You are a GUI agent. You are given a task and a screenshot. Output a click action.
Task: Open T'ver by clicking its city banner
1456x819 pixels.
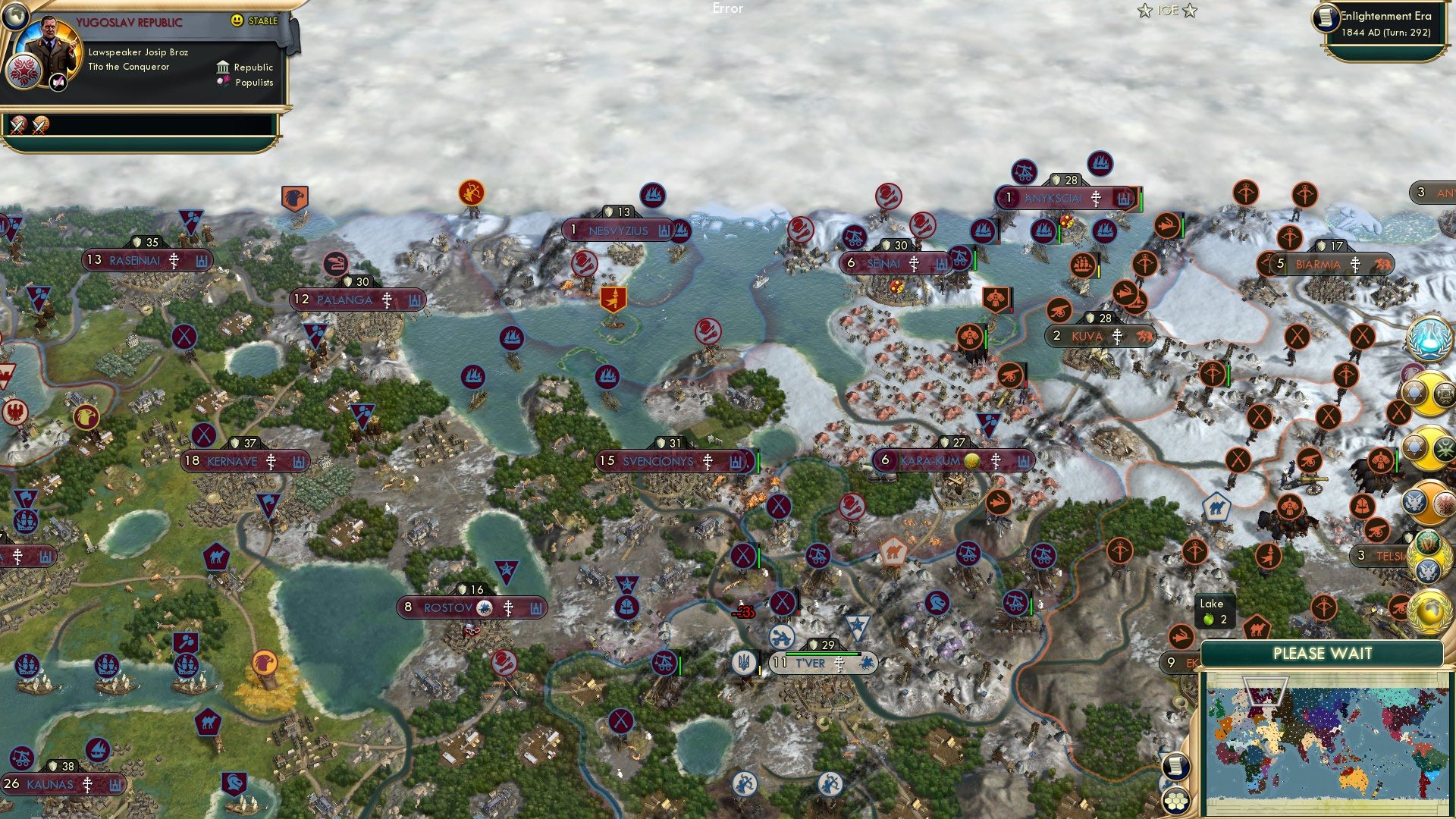[824, 662]
